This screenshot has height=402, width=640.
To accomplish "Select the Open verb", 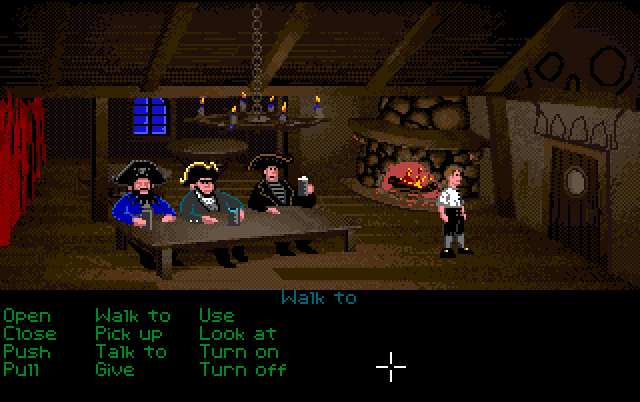I will pos(27,317).
